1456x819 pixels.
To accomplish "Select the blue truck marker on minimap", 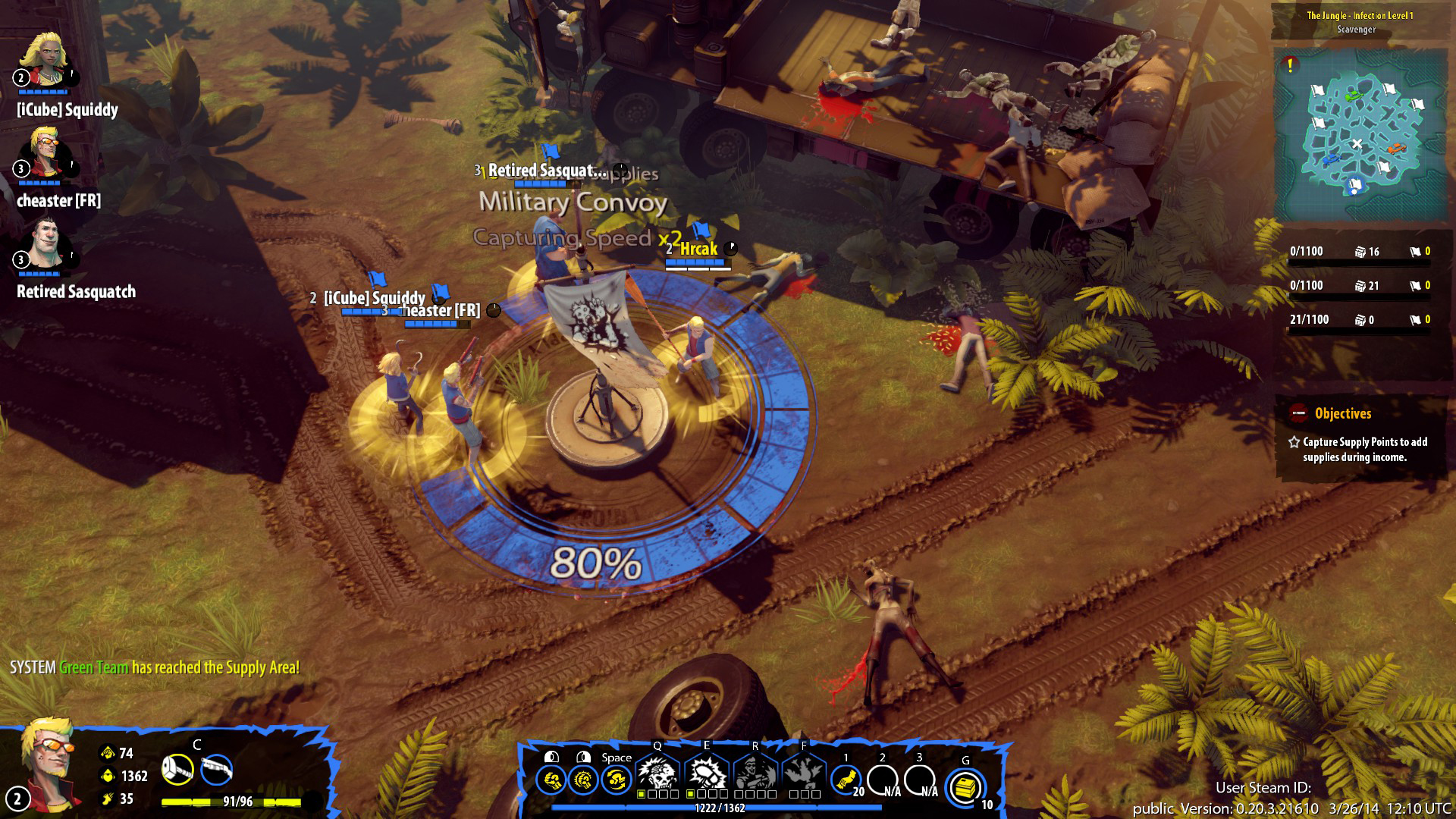I will click(x=1331, y=160).
